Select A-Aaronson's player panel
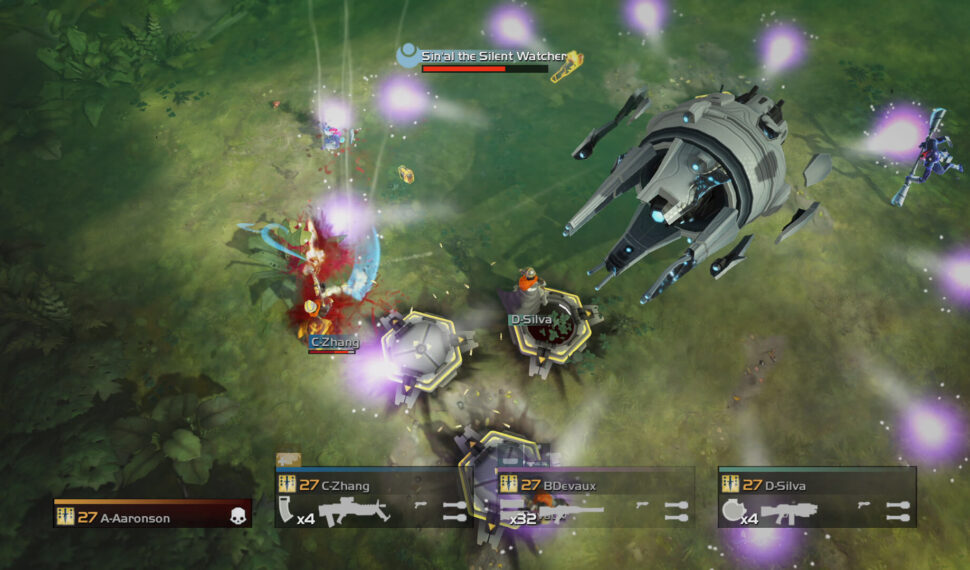This screenshot has width=970, height=570. click(x=152, y=516)
